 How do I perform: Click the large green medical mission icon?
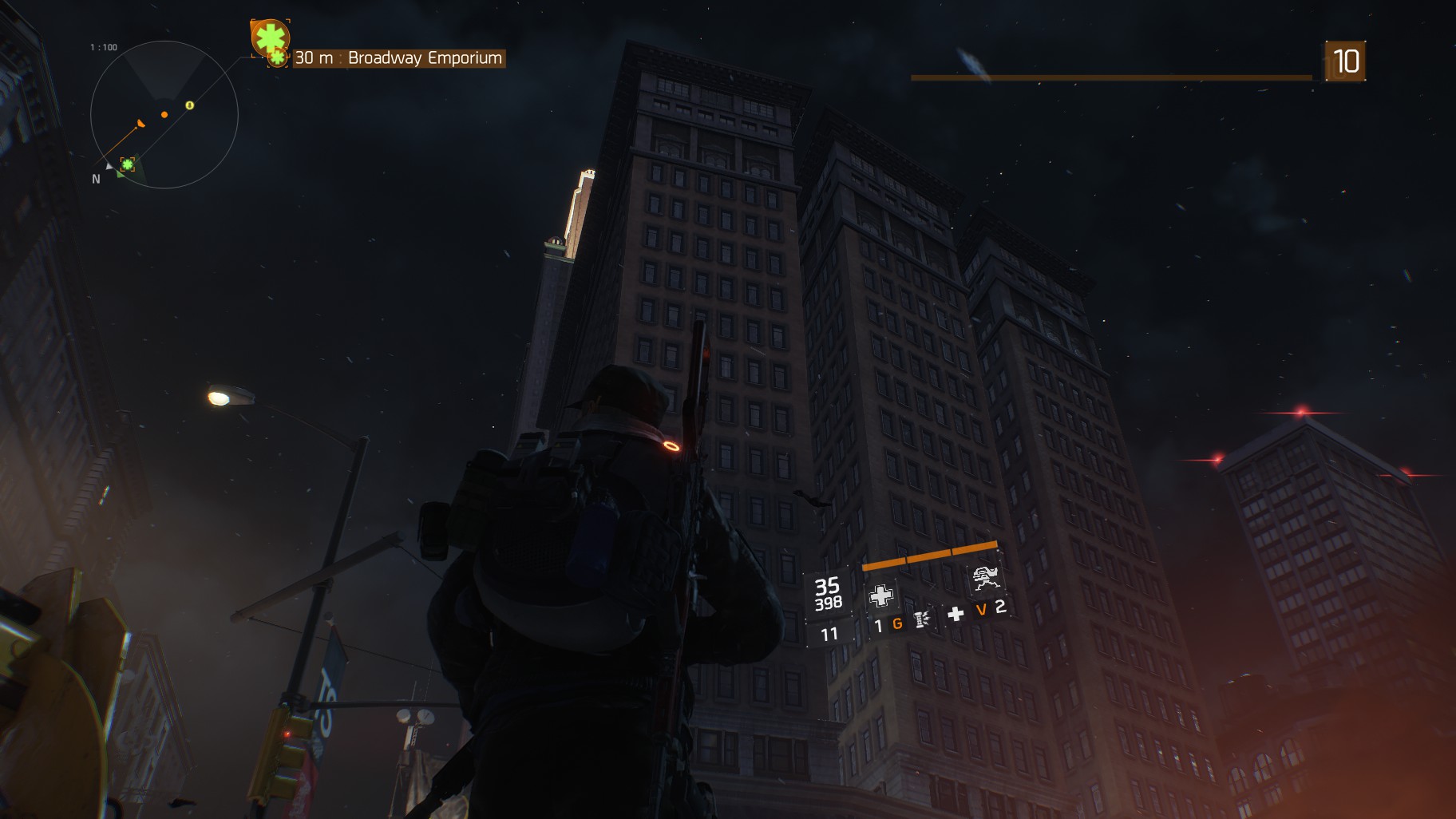pos(269,37)
